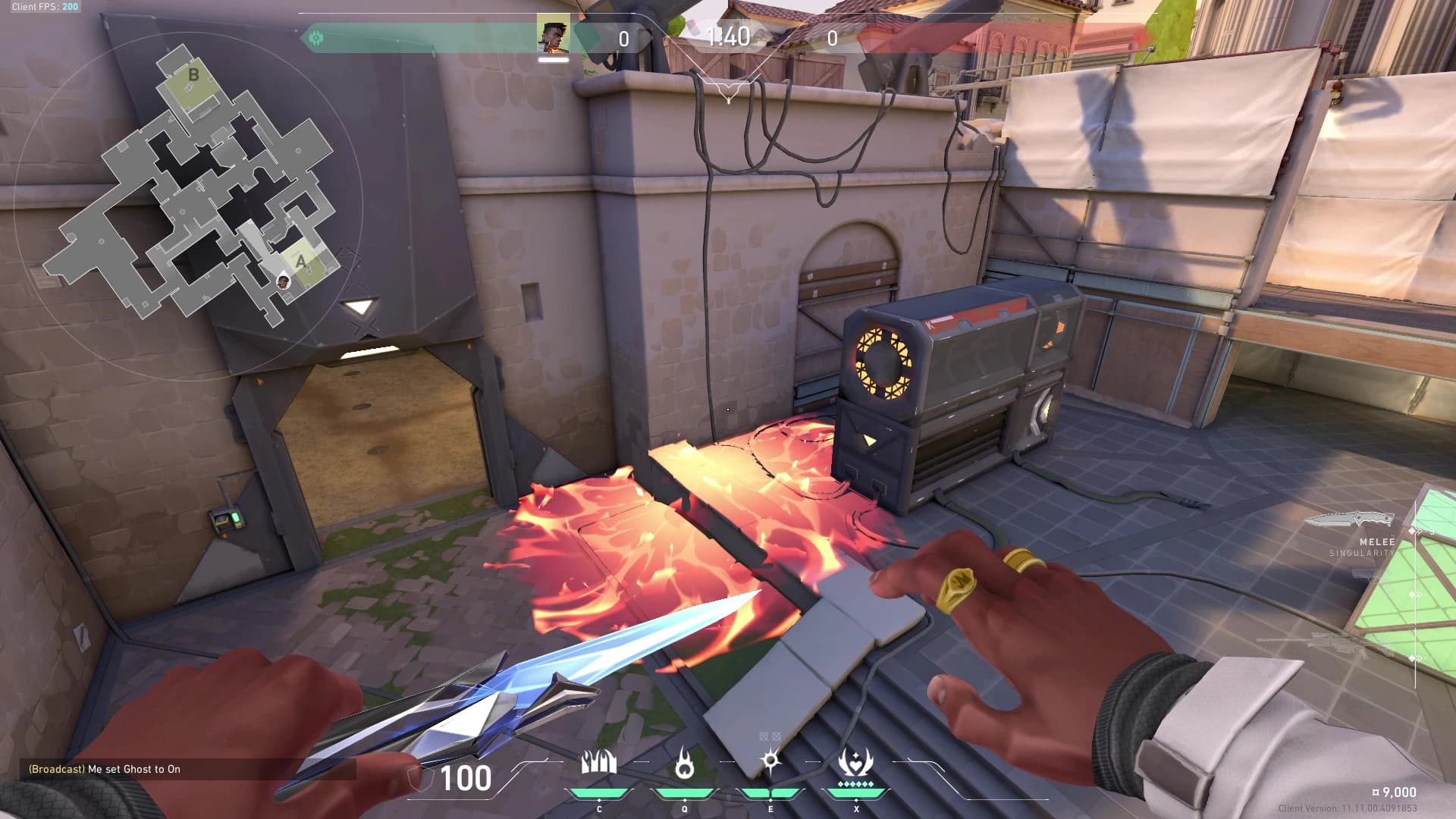Click the Ghost broadcast chat message
Image resolution: width=1456 pixels, height=819 pixels.
pos(105,769)
